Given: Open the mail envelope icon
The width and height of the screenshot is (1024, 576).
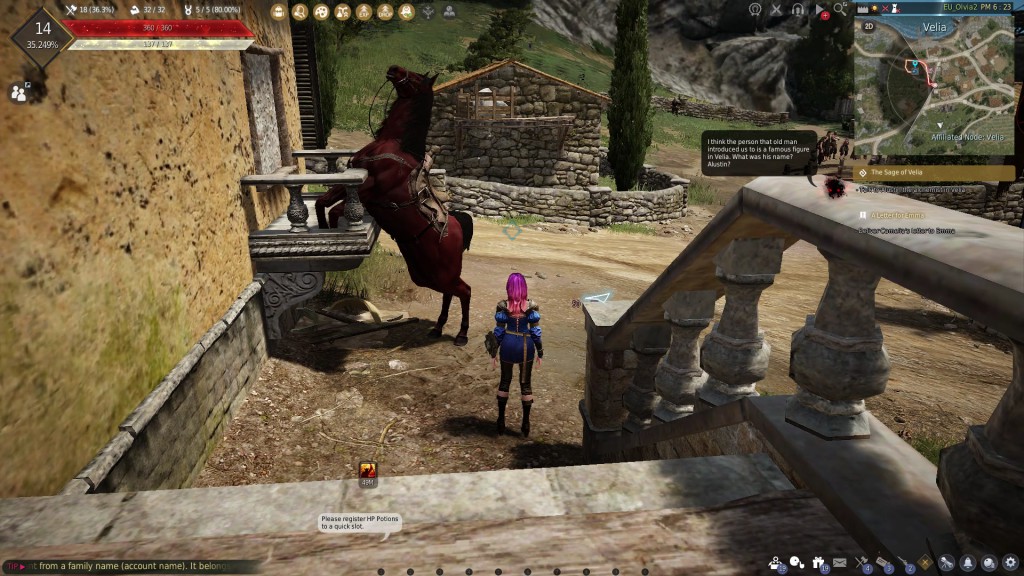Looking at the screenshot, I should click(840, 563).
